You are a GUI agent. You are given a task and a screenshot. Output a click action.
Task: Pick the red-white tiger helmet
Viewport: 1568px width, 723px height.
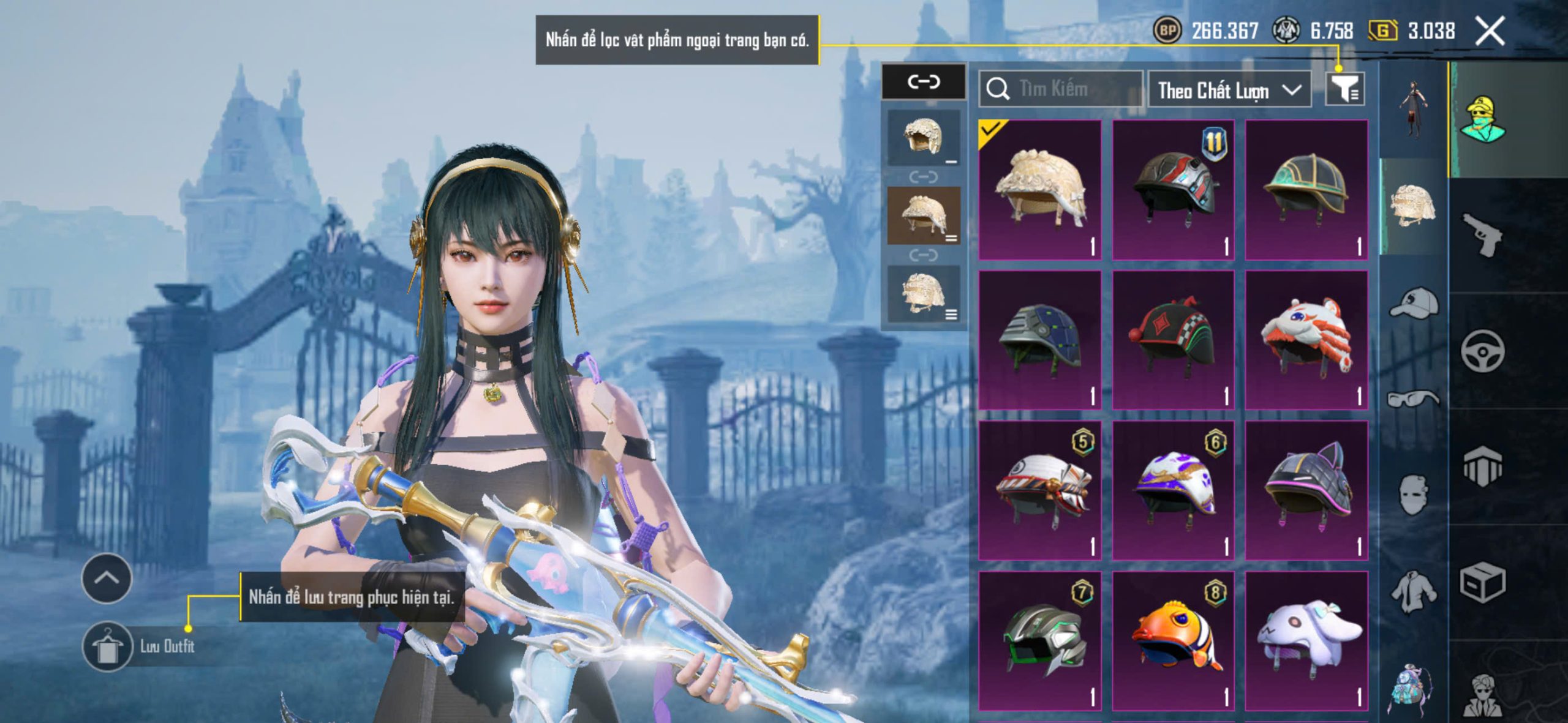point(1306,340)
